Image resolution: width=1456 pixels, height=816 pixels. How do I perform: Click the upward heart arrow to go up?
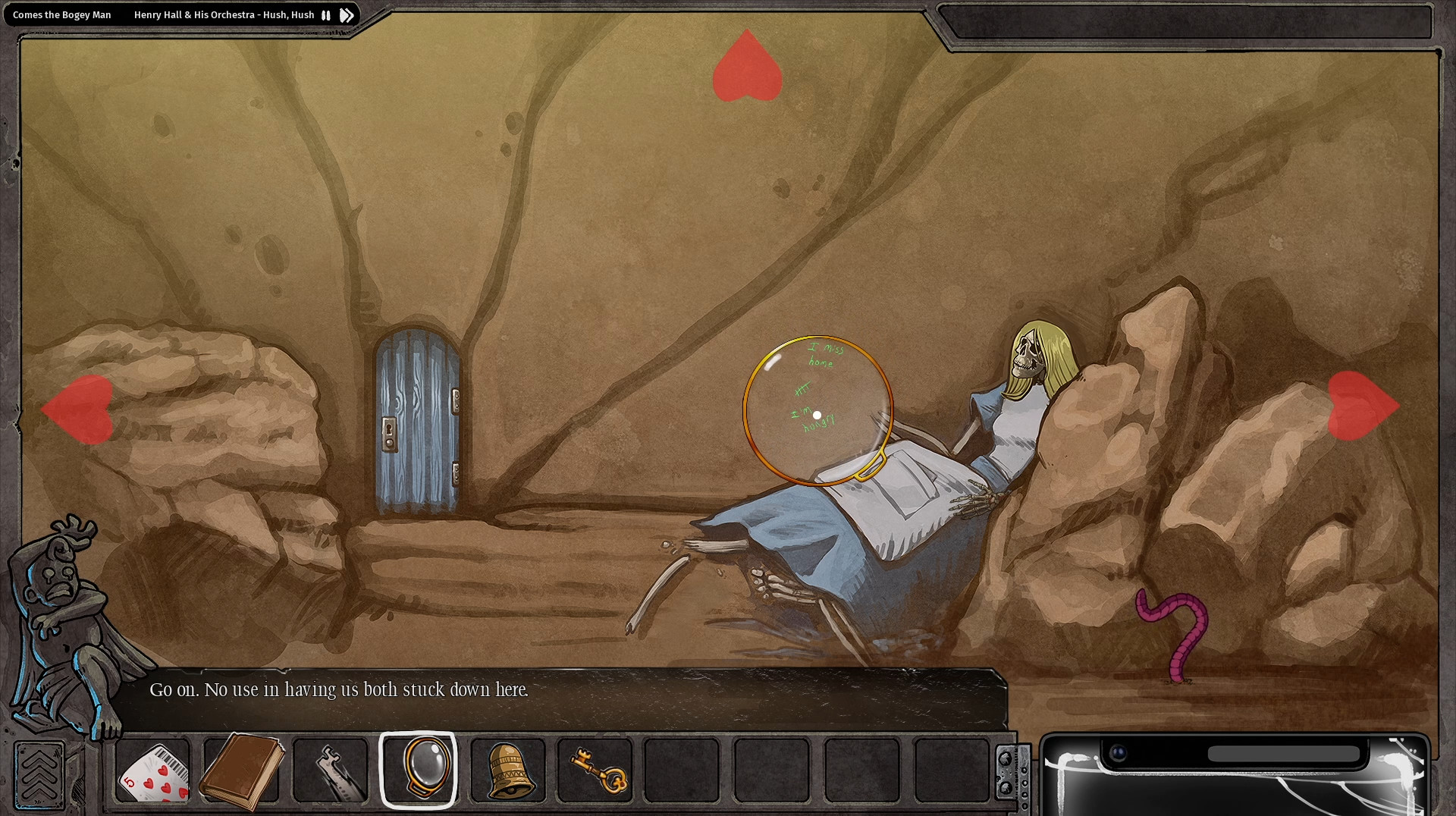[x=747, y=68]
